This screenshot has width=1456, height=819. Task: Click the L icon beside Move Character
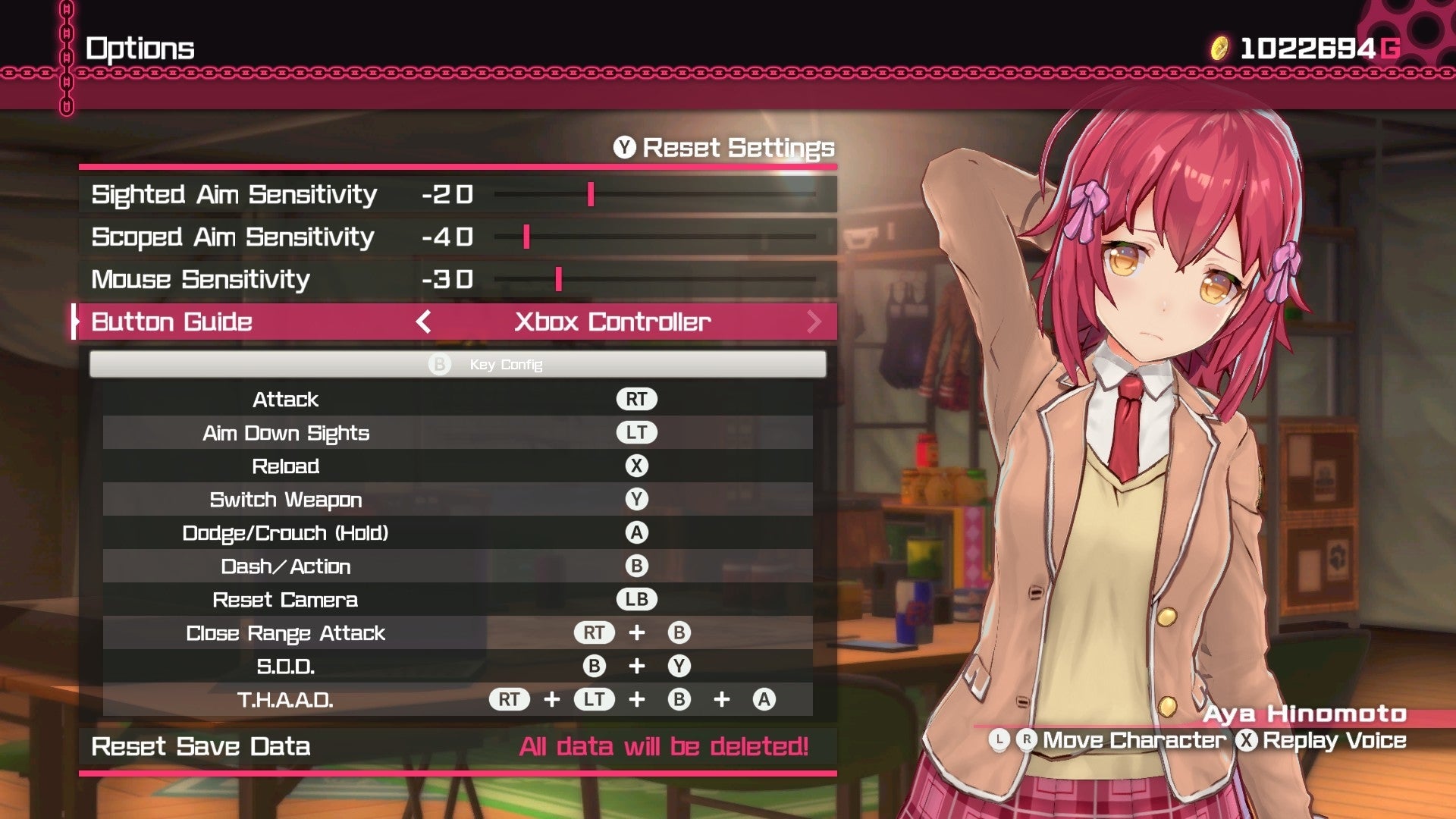pos(999,739)
